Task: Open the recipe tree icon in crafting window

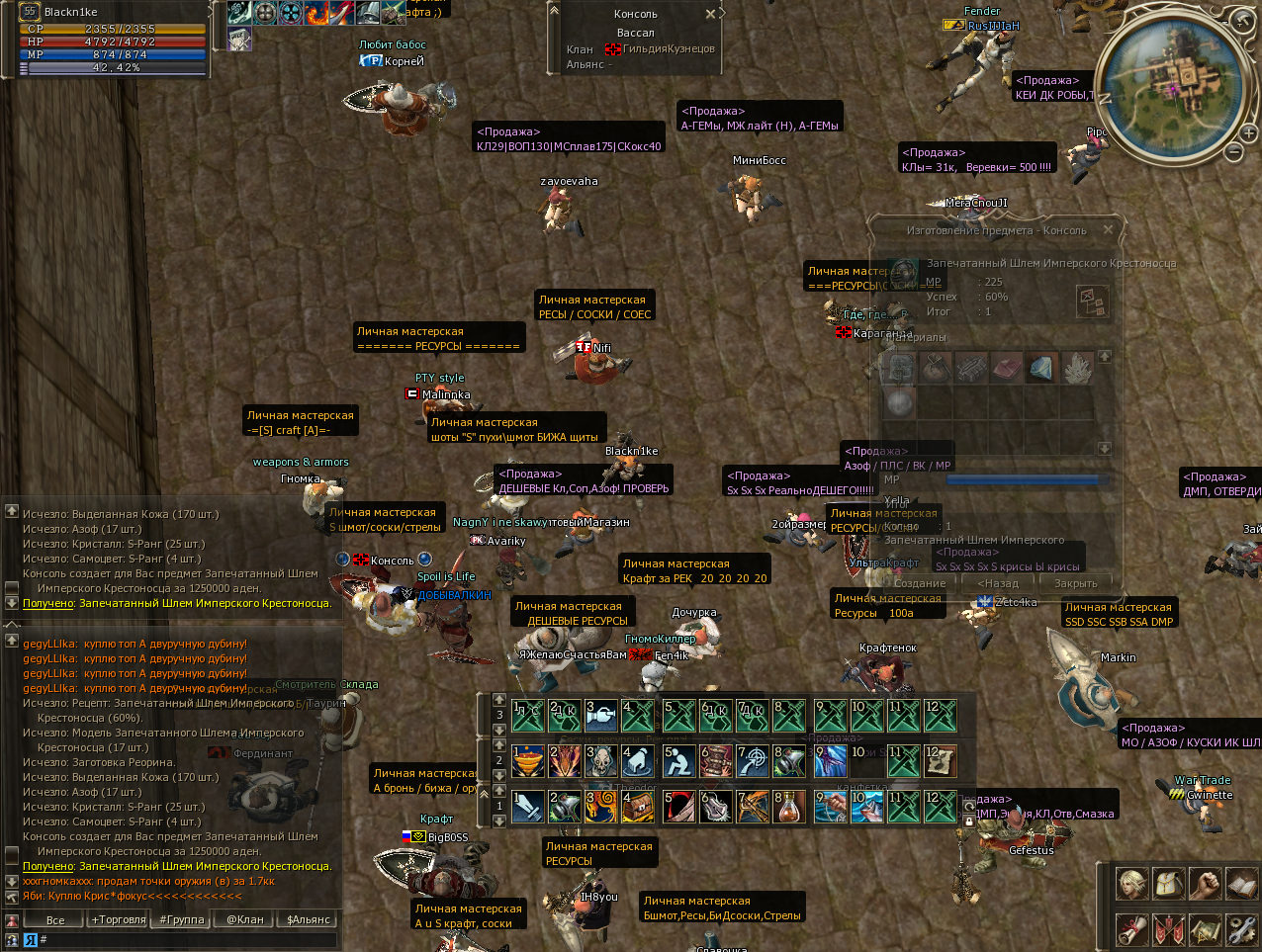Action: coord(1092,300)
